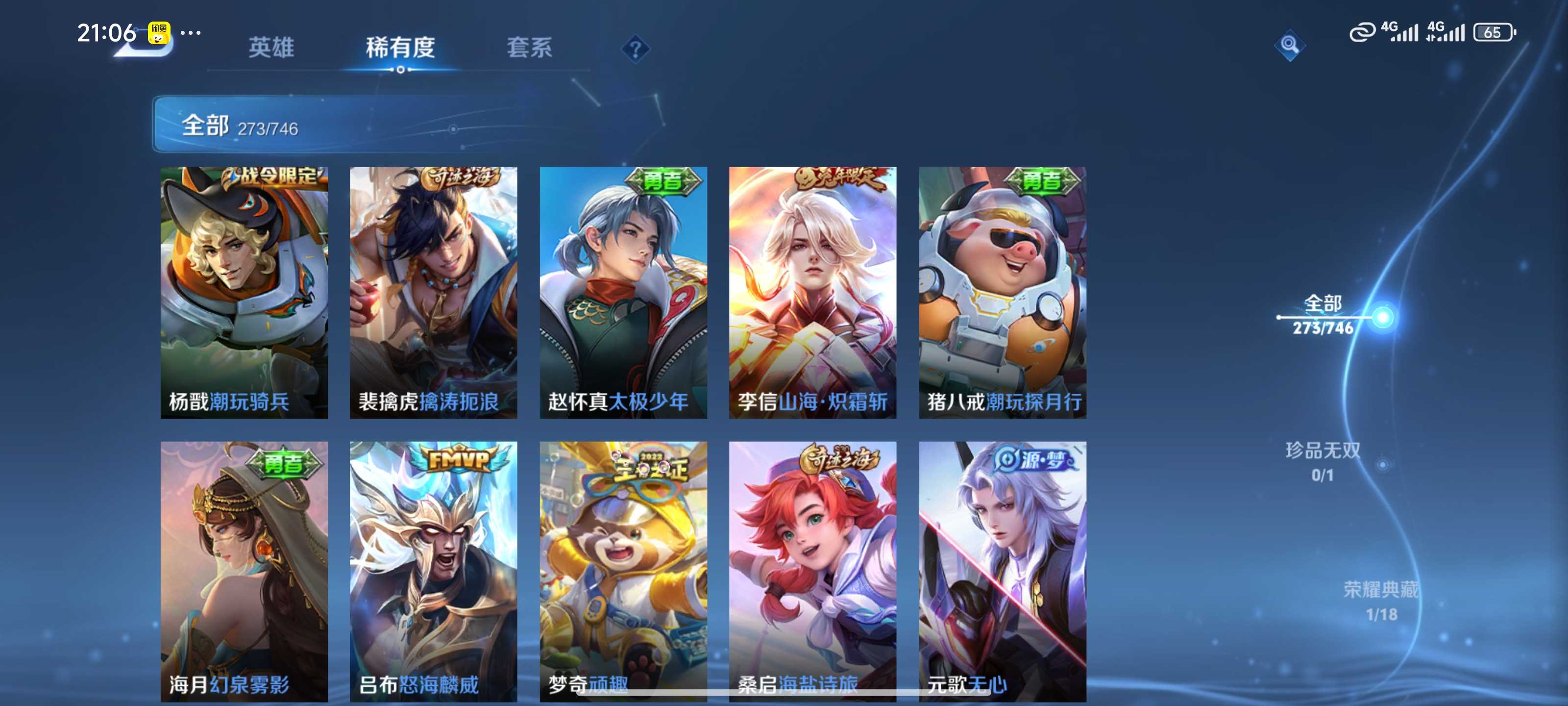This screenshot has width=1568, height=706.
Task: Open 元歌 无心 skin card
Action: click(x=1003, y=570)
